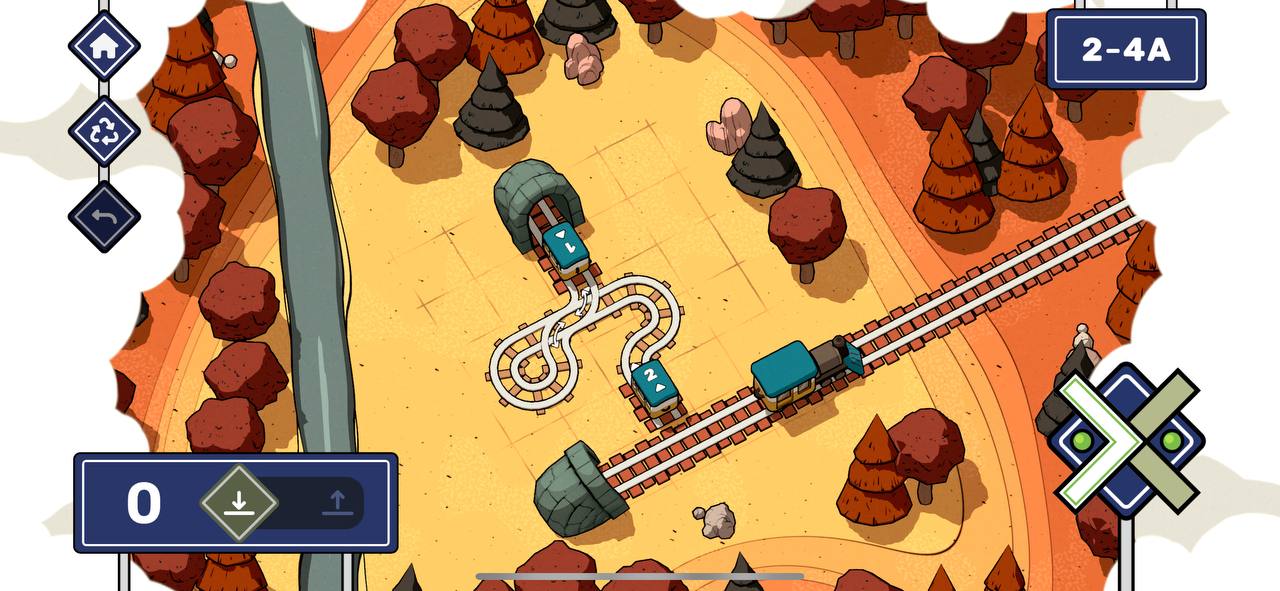This screenshot has width=1280, height=591.
Task: Select train car number 1
Action: [x=565, y=247]
